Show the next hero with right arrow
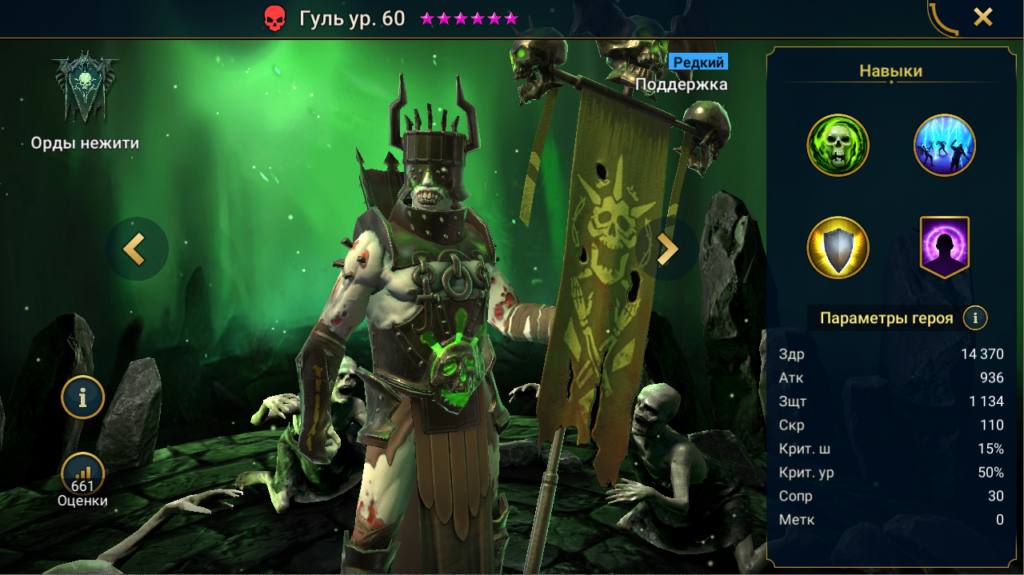 click(668, 248)
